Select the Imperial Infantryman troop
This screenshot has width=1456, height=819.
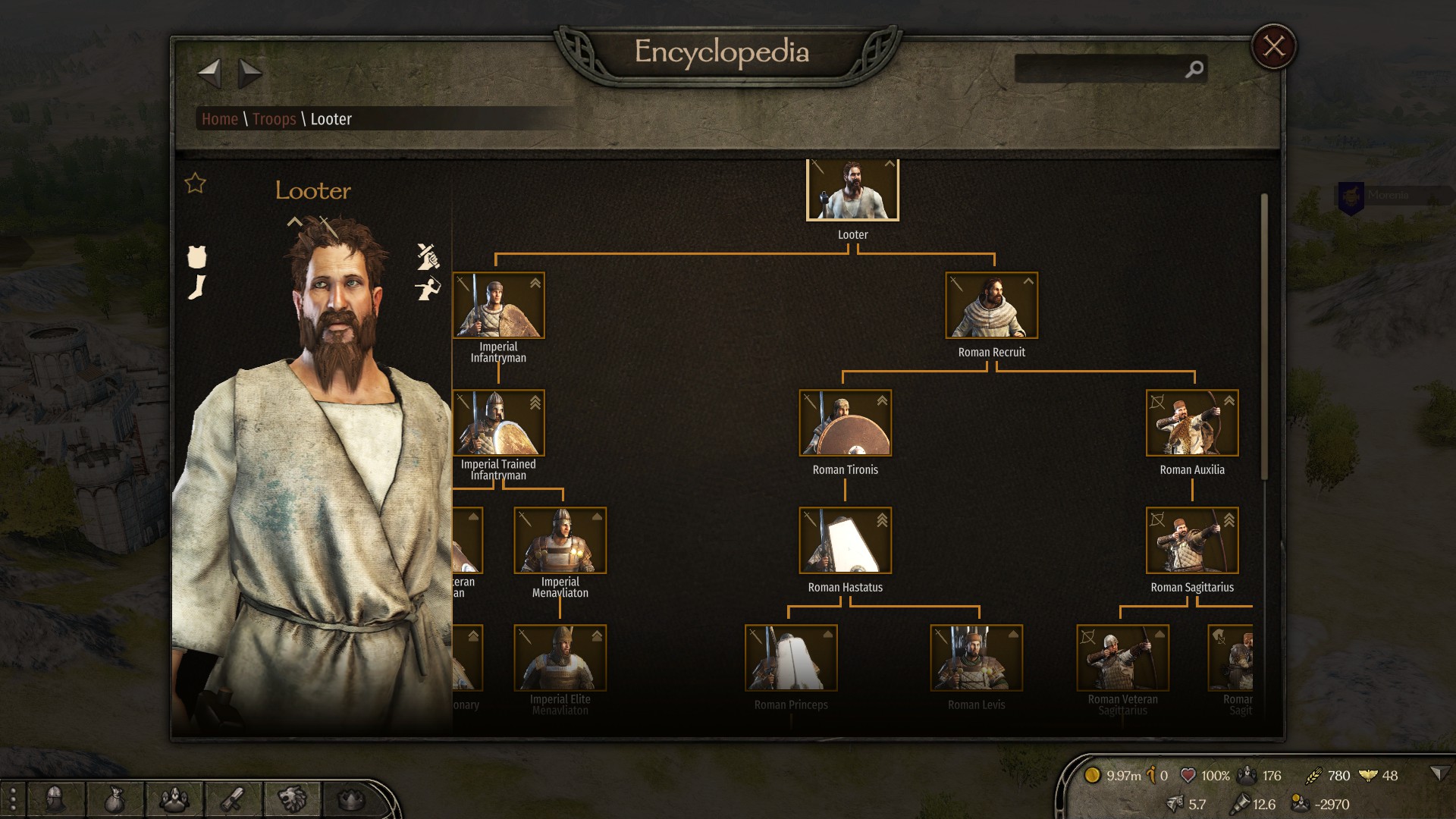coord(498,306)
